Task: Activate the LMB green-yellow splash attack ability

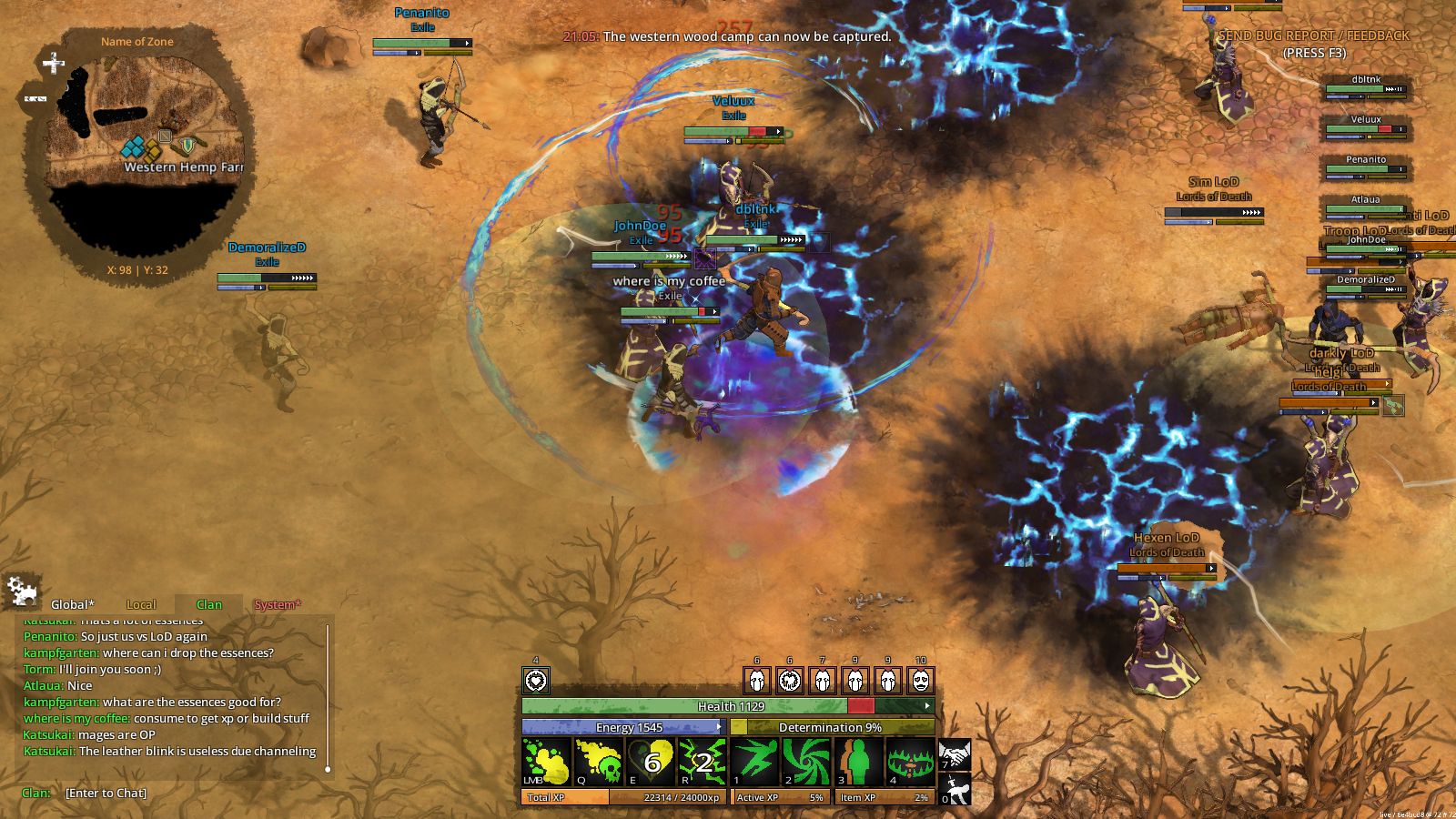Action: coord(546,762)
